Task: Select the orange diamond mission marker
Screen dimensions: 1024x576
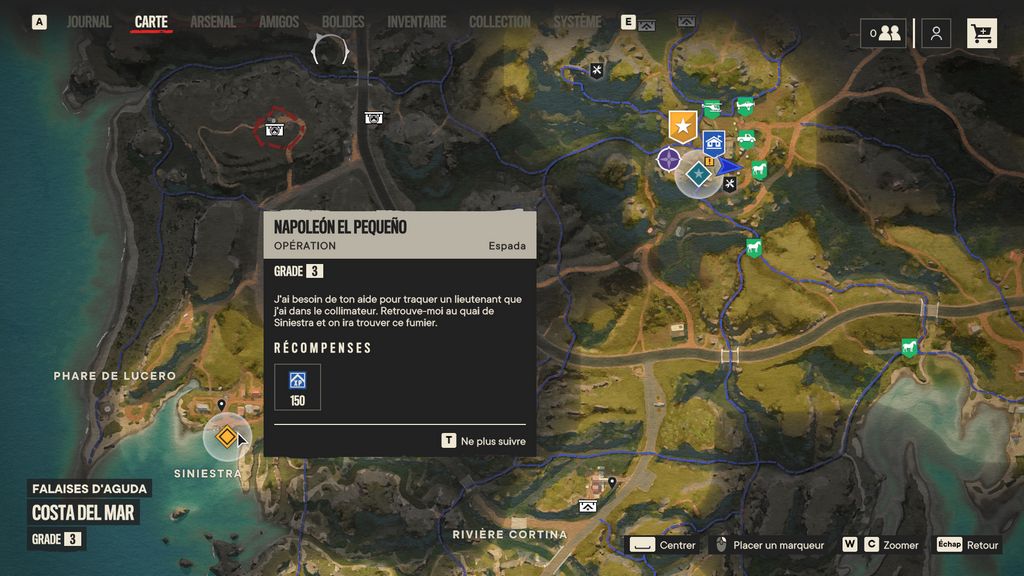Action: pyautogui.click(x=227, y=437)
